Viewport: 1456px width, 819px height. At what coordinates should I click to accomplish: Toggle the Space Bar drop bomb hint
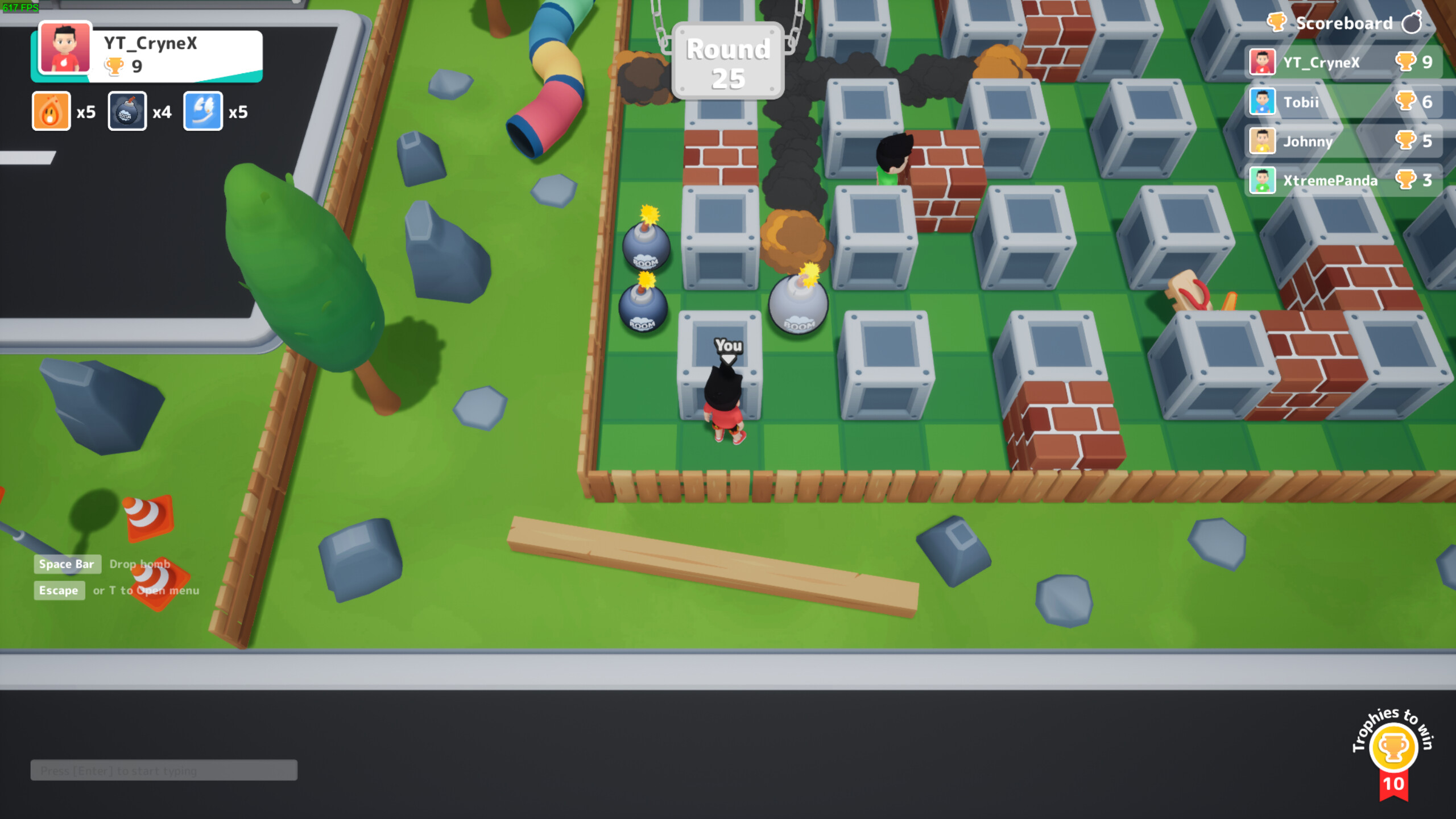pos(67,564)
